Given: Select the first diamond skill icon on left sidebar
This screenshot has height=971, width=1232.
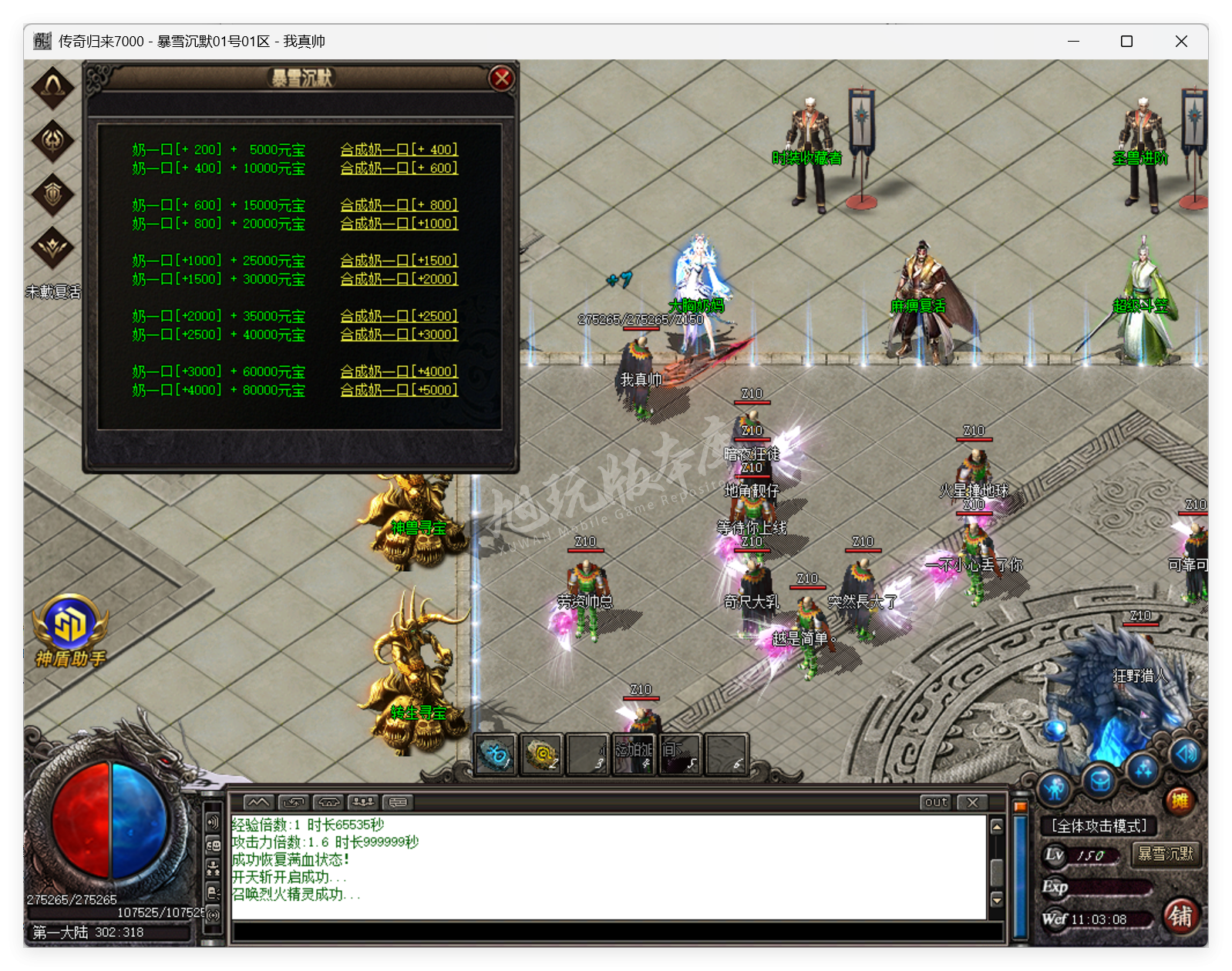Looking at the screenshot, I should click(52, 87).
